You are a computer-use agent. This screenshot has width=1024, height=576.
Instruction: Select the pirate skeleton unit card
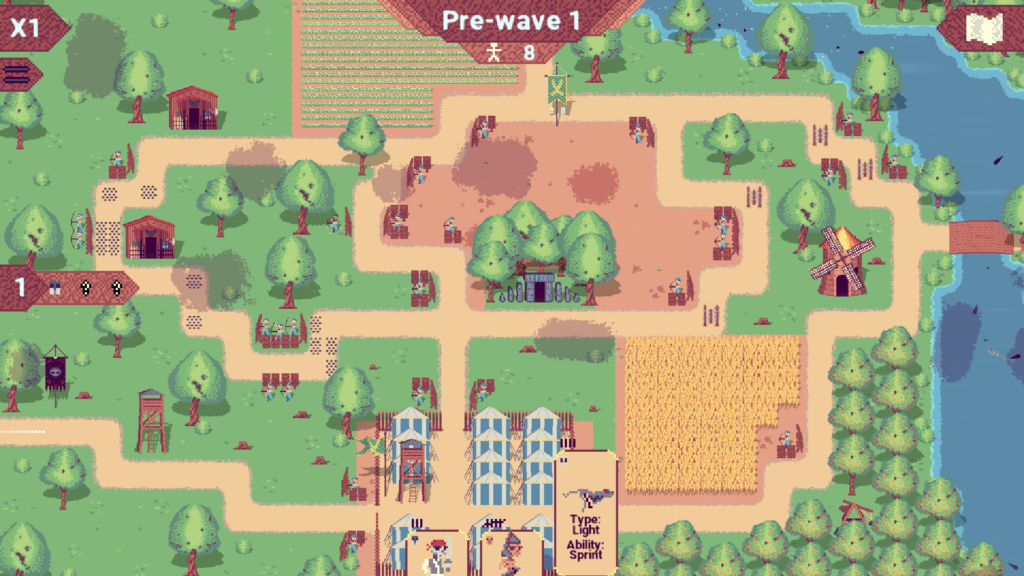point(435,554)
